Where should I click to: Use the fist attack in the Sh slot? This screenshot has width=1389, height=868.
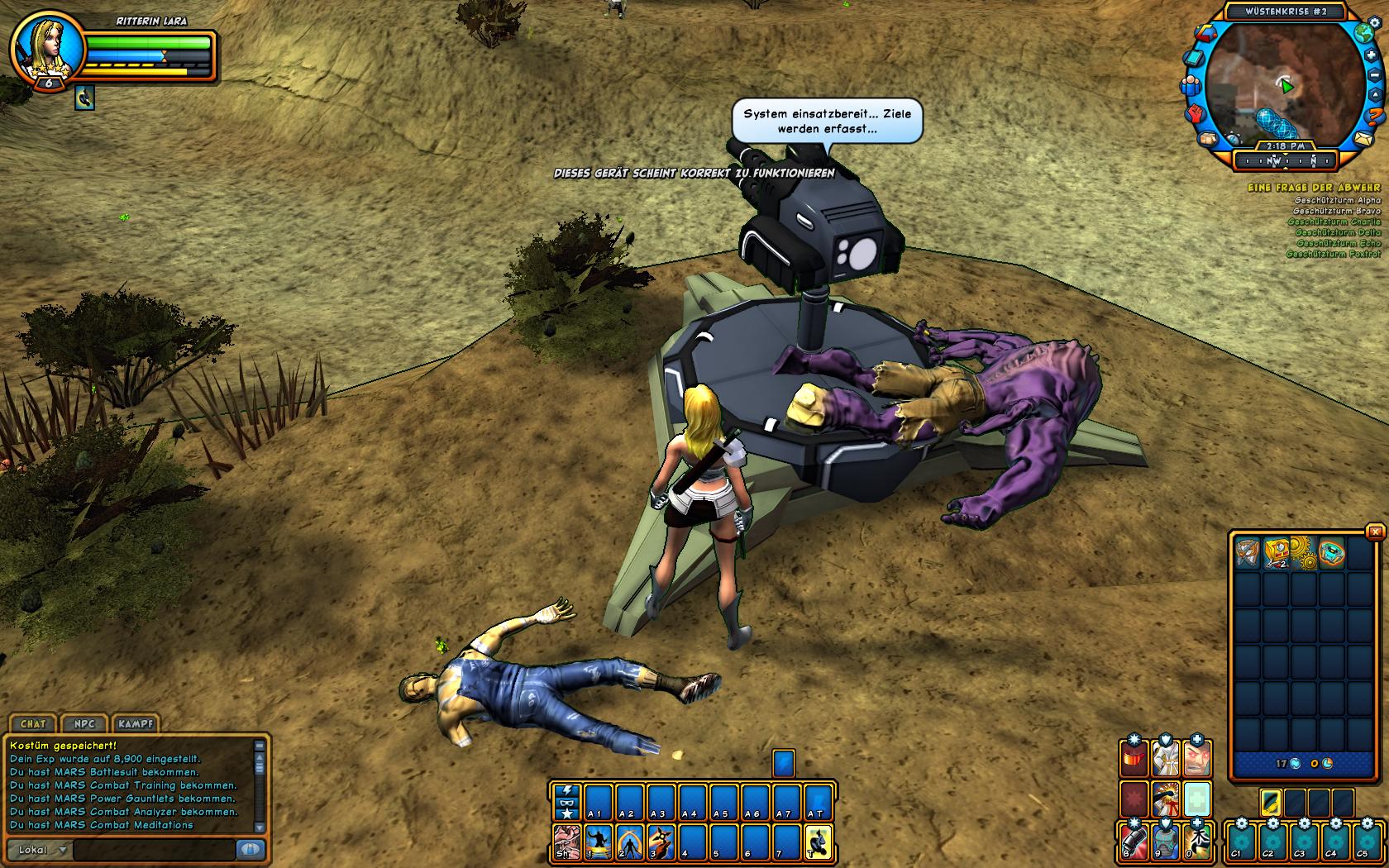tap(566, 842)
